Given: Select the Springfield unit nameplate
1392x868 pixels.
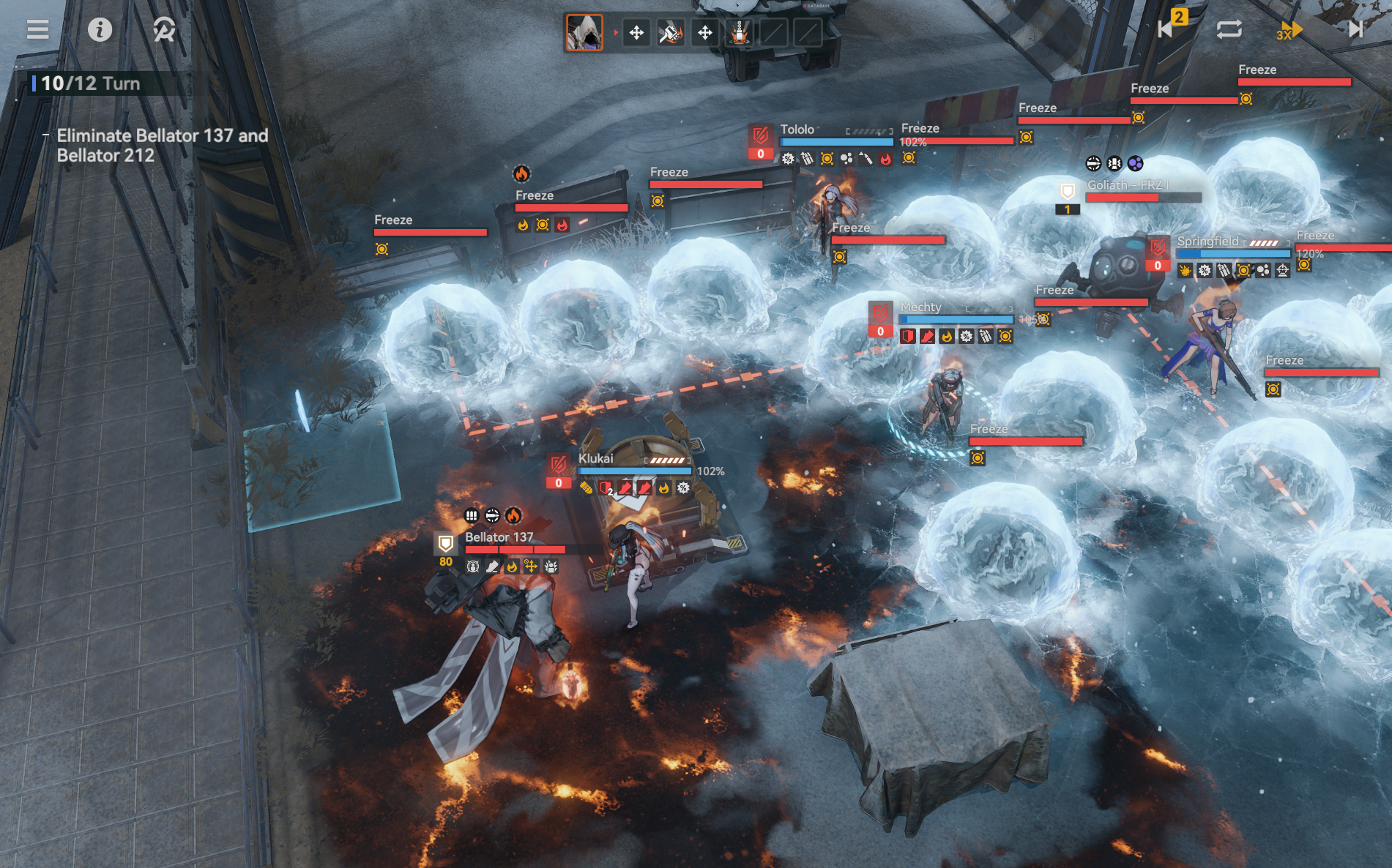Looking at the screenshot, I should pyautogui.click(x=1208, y=242).
